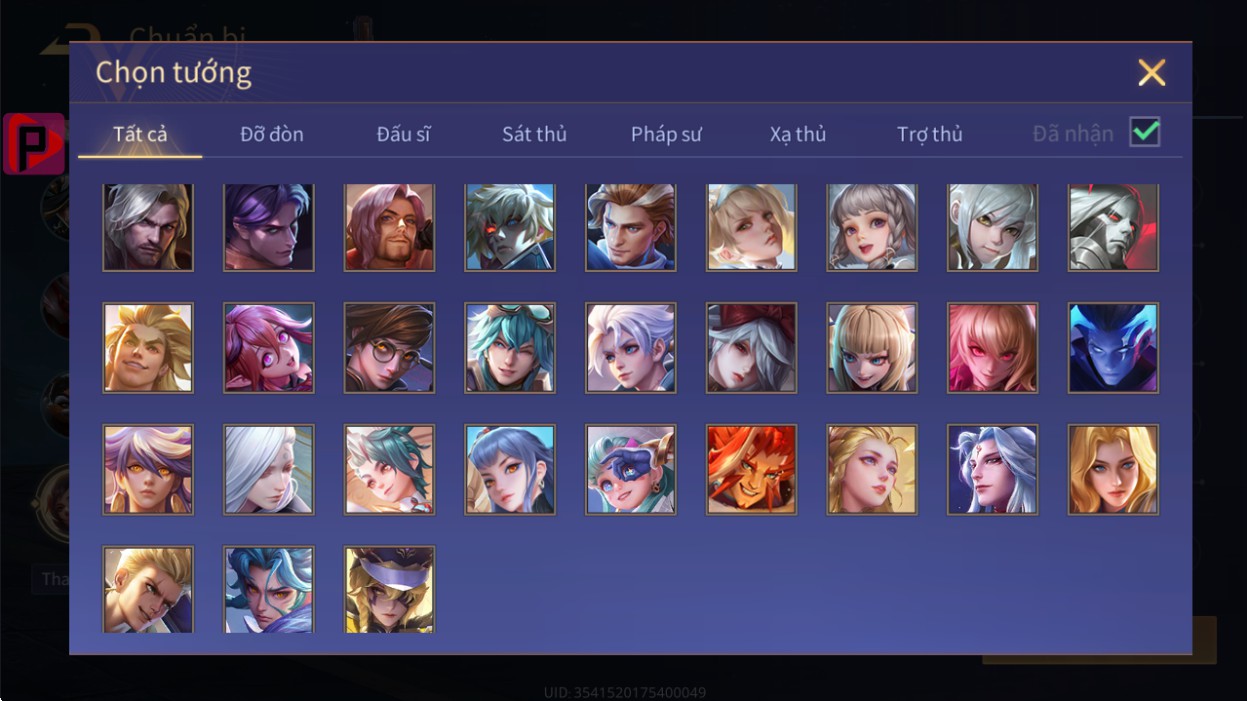
Task: Choose the hero with the purple captain hat
Action: pos(389,589)
